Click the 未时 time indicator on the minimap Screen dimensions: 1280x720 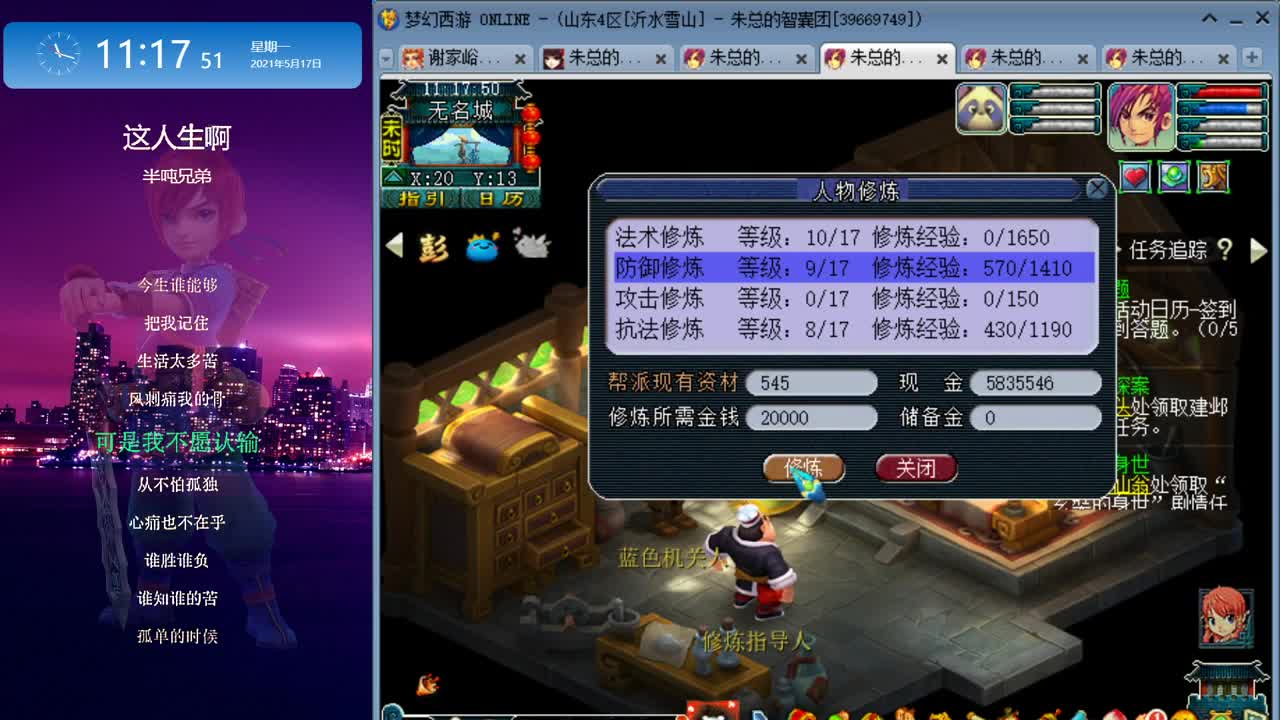(x=390, y=138)
